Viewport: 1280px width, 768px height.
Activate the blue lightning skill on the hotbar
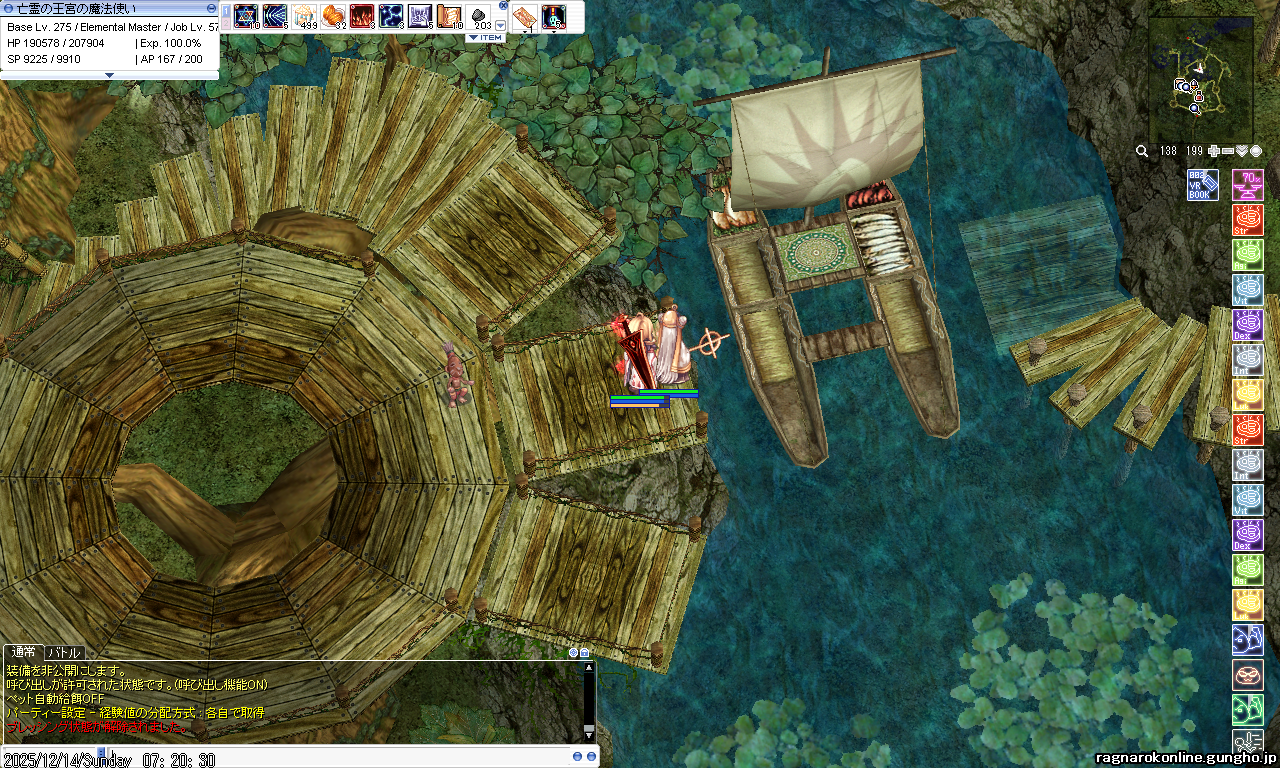click(x=391, y=16)
